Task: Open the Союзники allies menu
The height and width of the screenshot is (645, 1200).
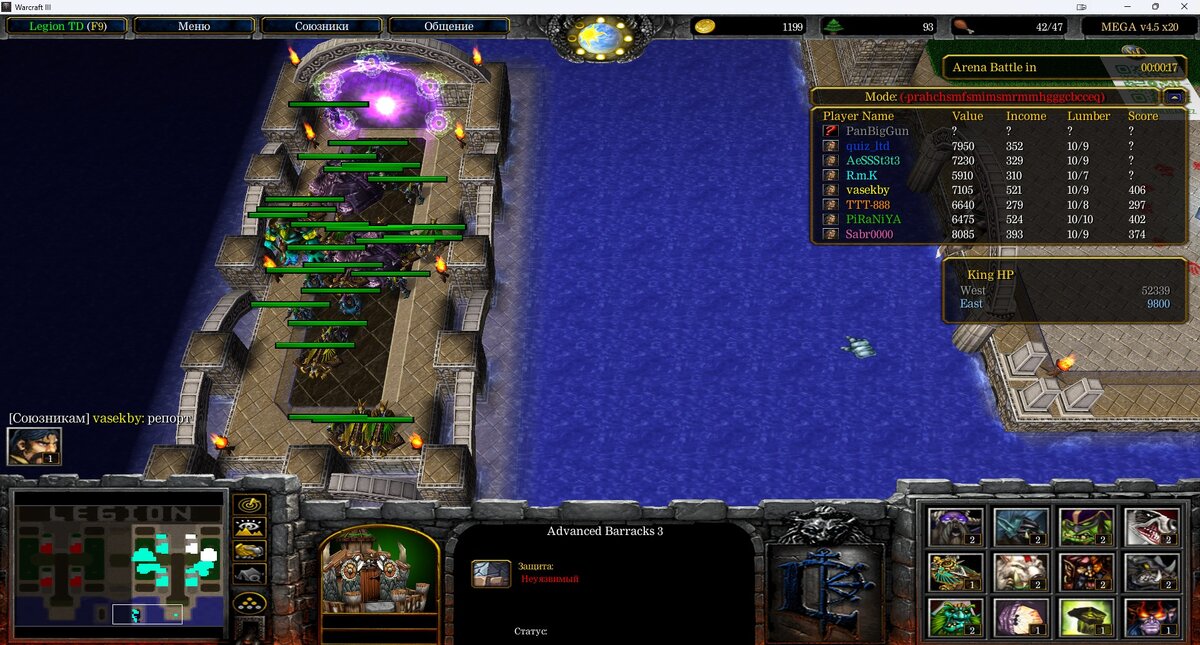Action: (x=322, y=27)
